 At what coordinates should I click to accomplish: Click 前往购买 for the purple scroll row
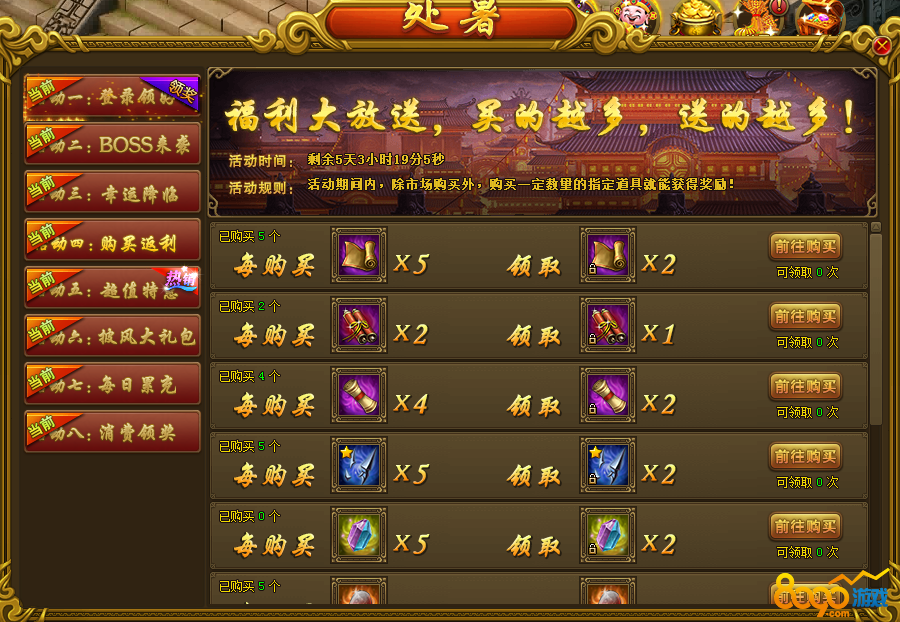(x=805, y=386)
